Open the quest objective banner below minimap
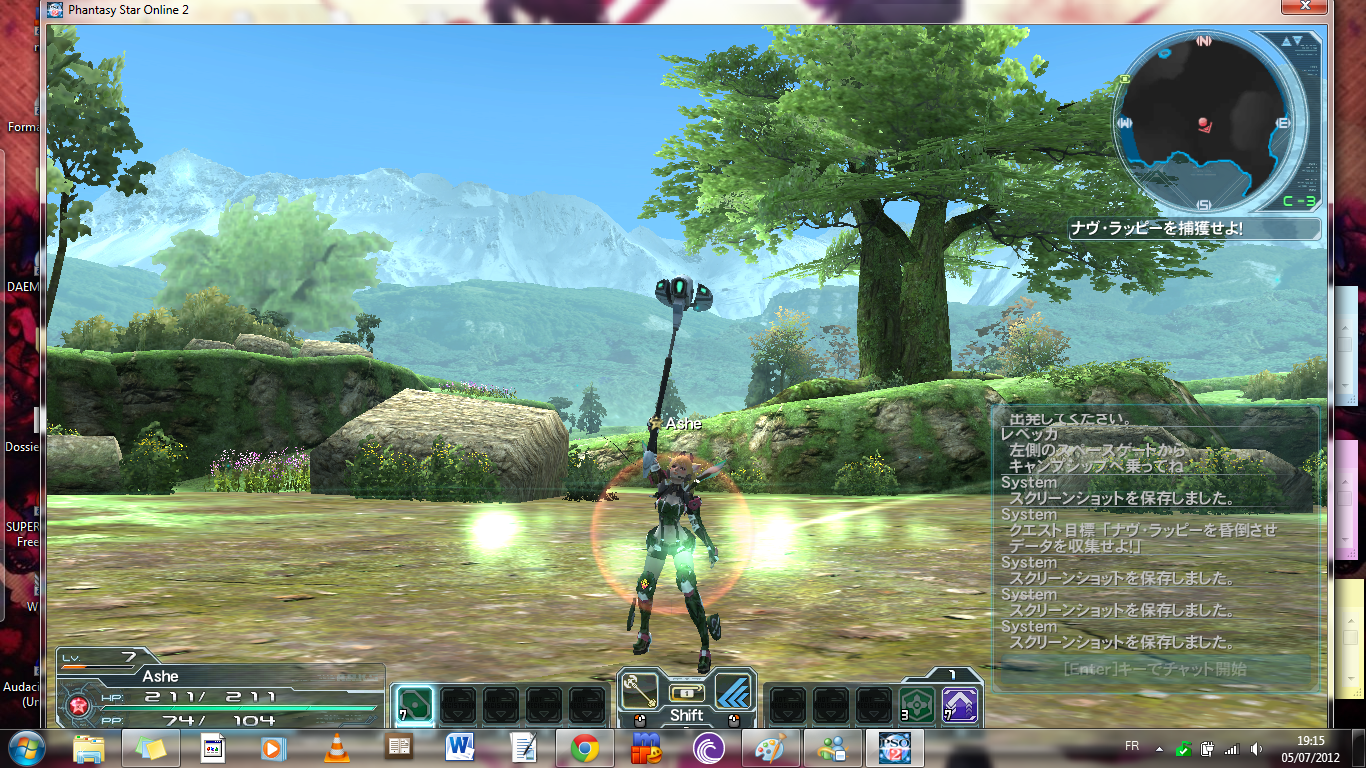The width and height of the screenshot is (1366, 768). pos(1194,229)
